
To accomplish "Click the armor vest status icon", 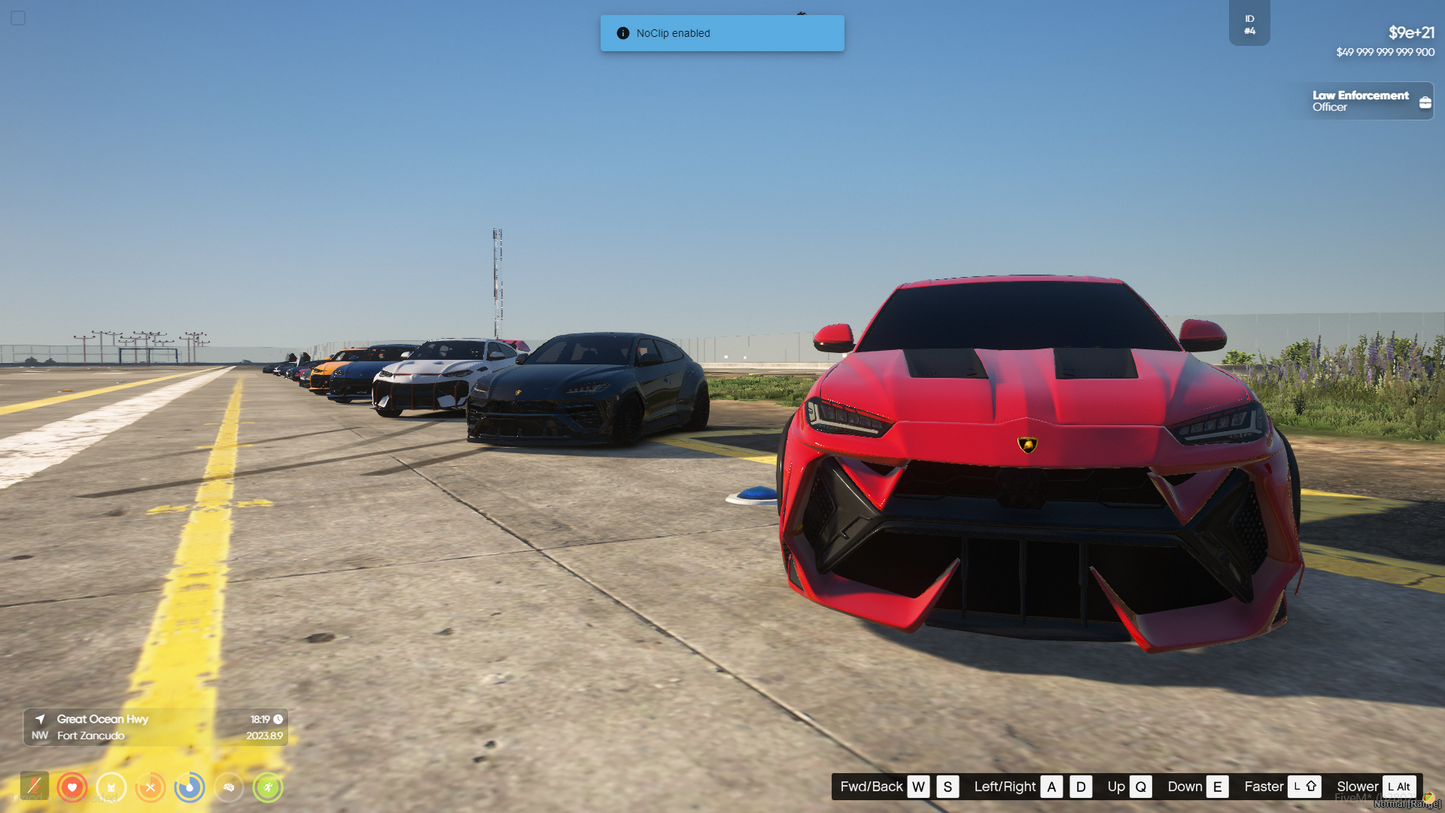I will pos(111,787).
